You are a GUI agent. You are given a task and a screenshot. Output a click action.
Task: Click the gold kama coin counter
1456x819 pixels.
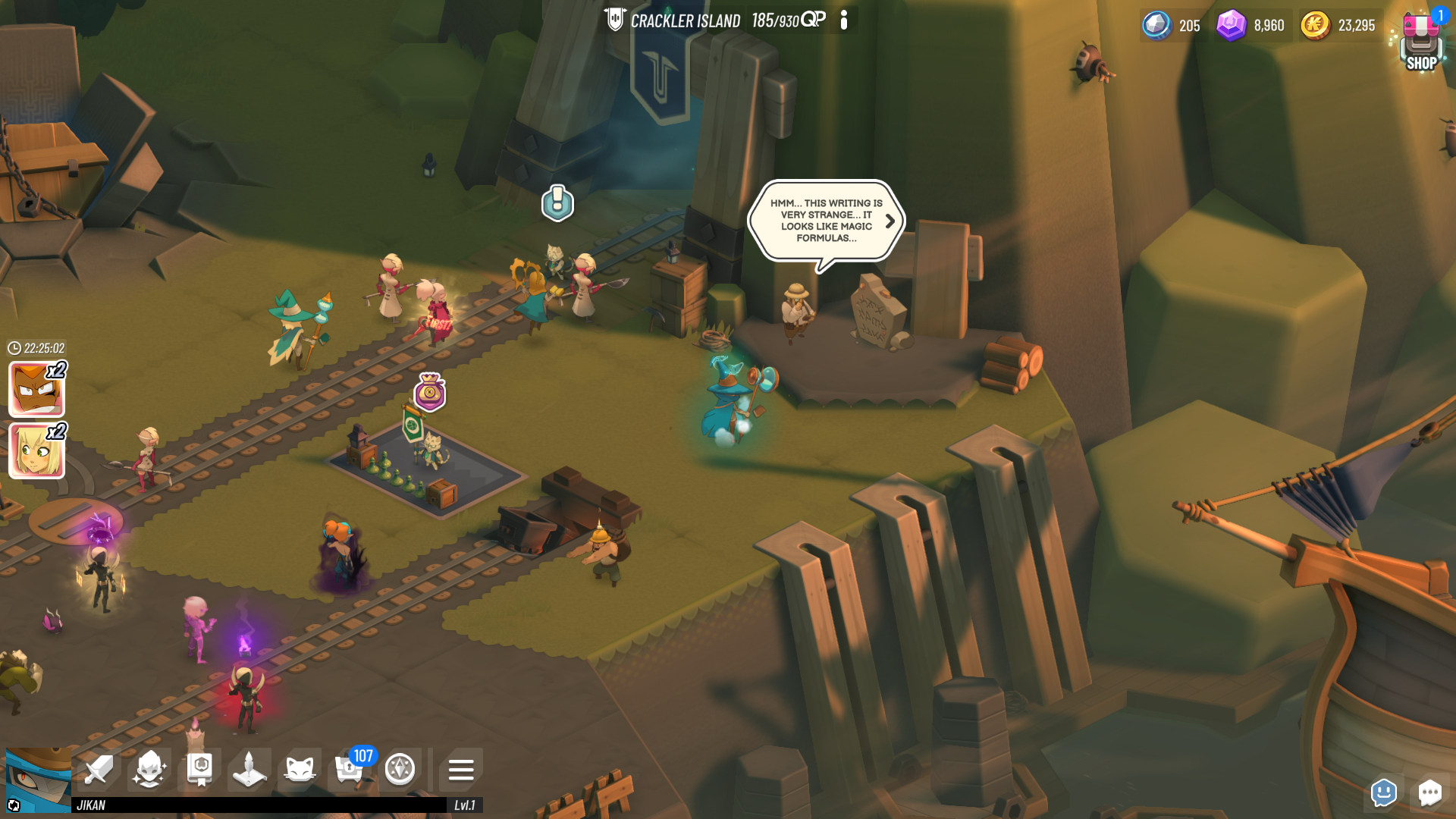(x=1338, y=26)
